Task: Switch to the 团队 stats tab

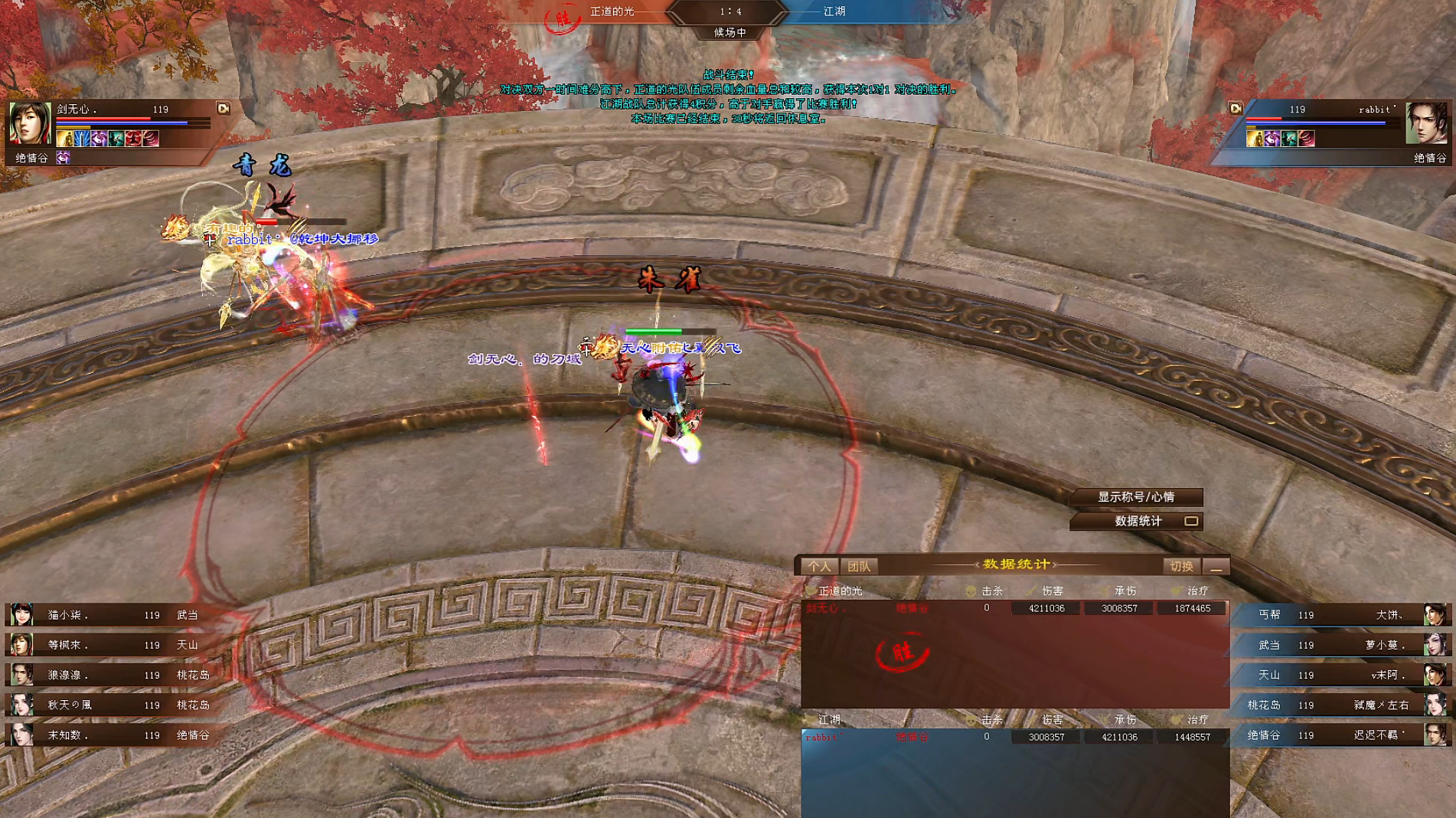Action: pyautogui.click(x=859, y=566)
